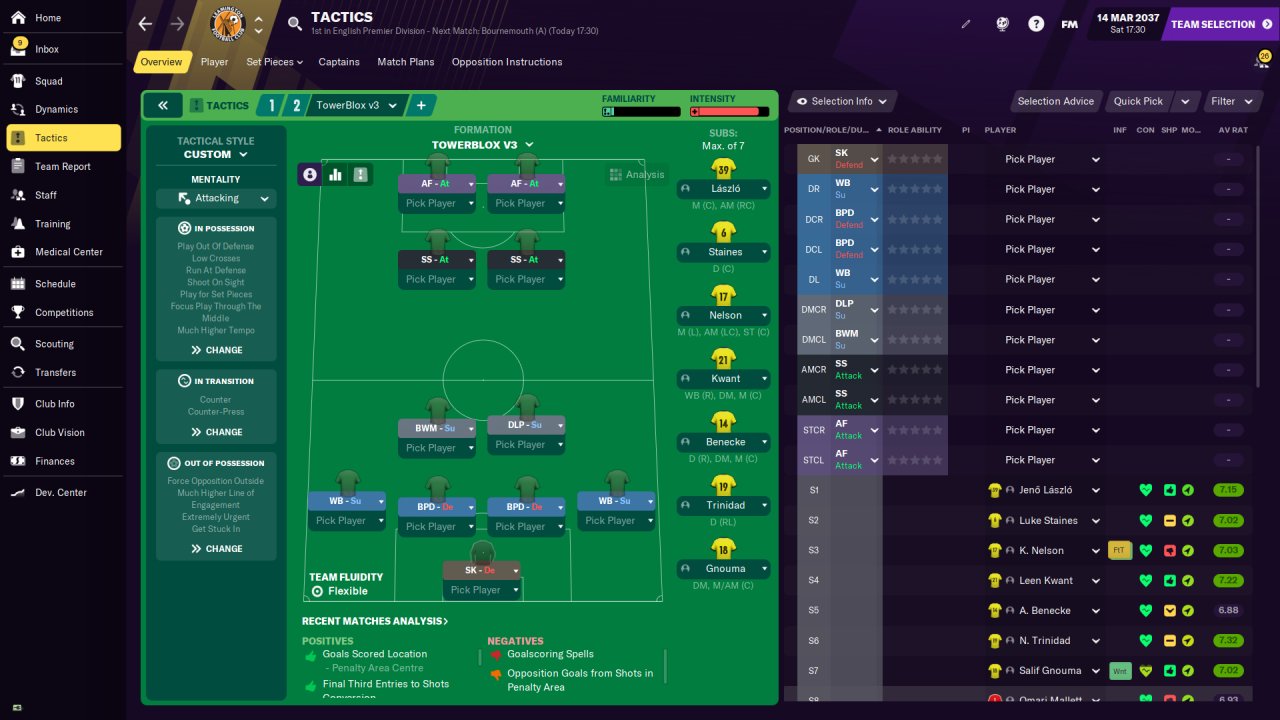The width and height of the screenshot is (1280, 720).
Task: Open the Match Plans tab
Action: tap(405, 62)
